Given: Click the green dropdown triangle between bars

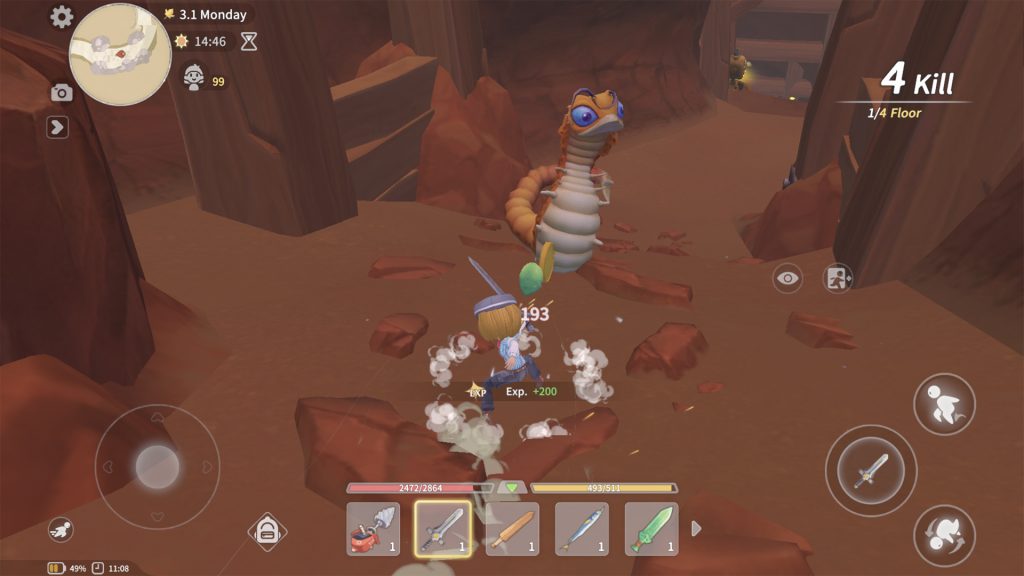Looking at the screenshot, I should pos(512,488).
